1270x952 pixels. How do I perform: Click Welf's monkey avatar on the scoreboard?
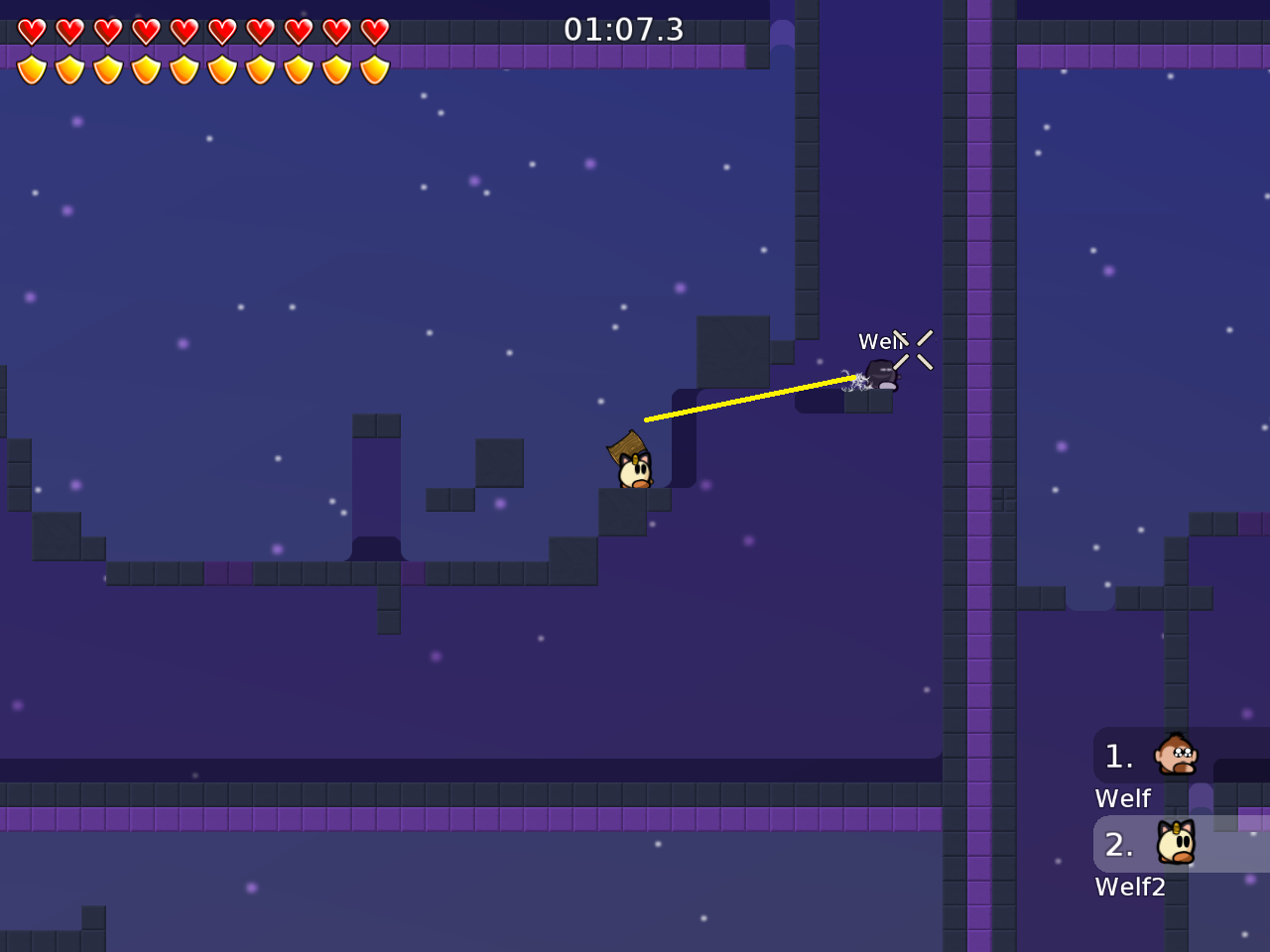1175,755
